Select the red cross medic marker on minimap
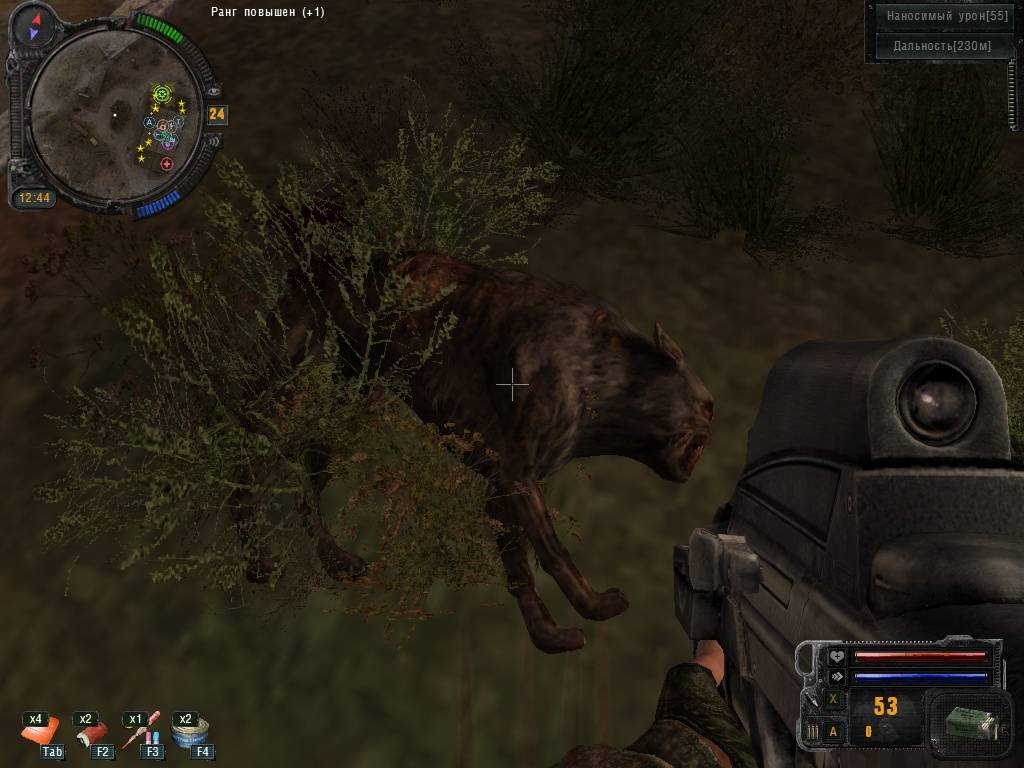Image resolution: width=1024 pixels, height=768 pixels. (x=167, y=164)
